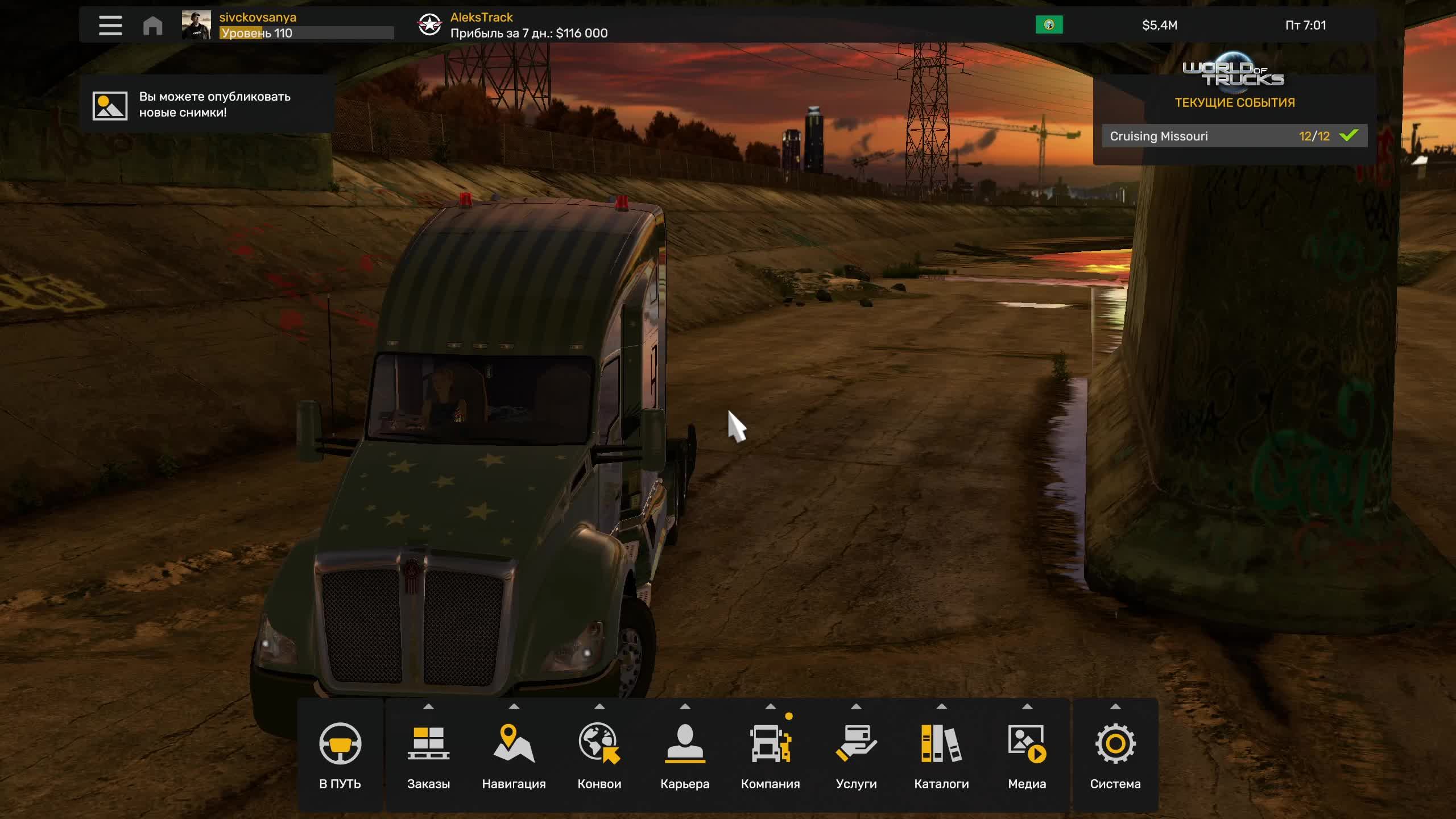Click the hamburger menu icon
Viewport: 1456px width, 819px height.
tap(110, 26)
